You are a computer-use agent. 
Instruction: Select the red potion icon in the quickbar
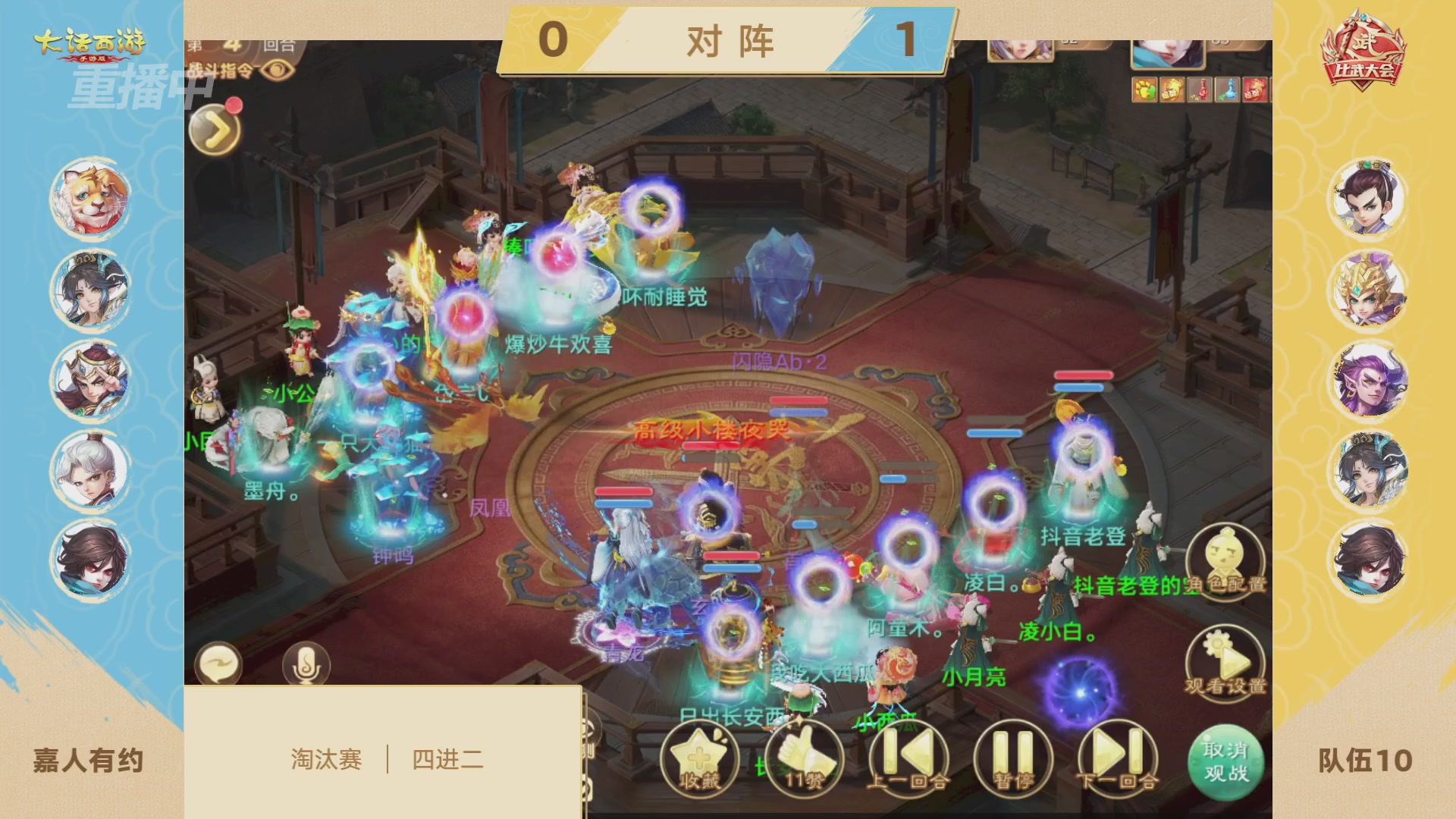[x=1200, y=89]
